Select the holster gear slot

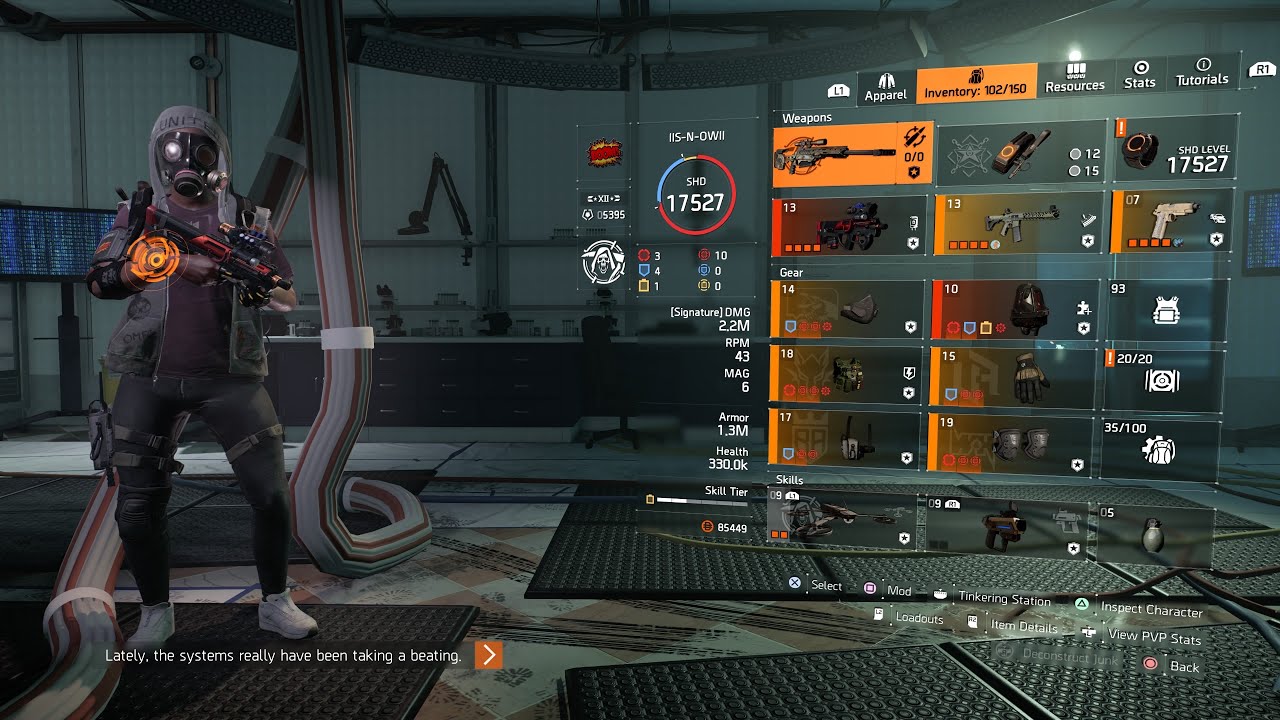[x=845, y=439]
